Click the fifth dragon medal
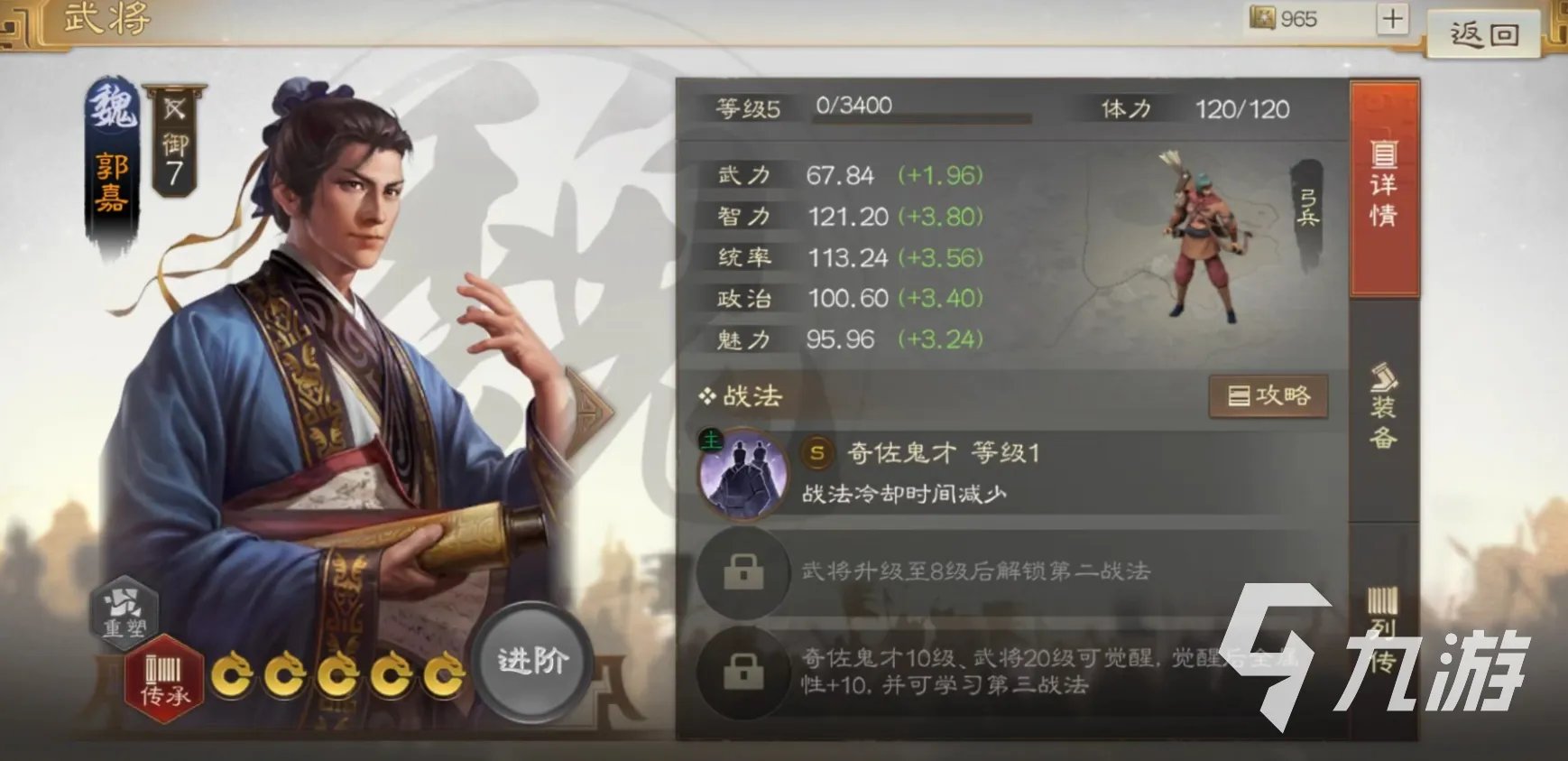1568x761 pixels. point(445,674)
